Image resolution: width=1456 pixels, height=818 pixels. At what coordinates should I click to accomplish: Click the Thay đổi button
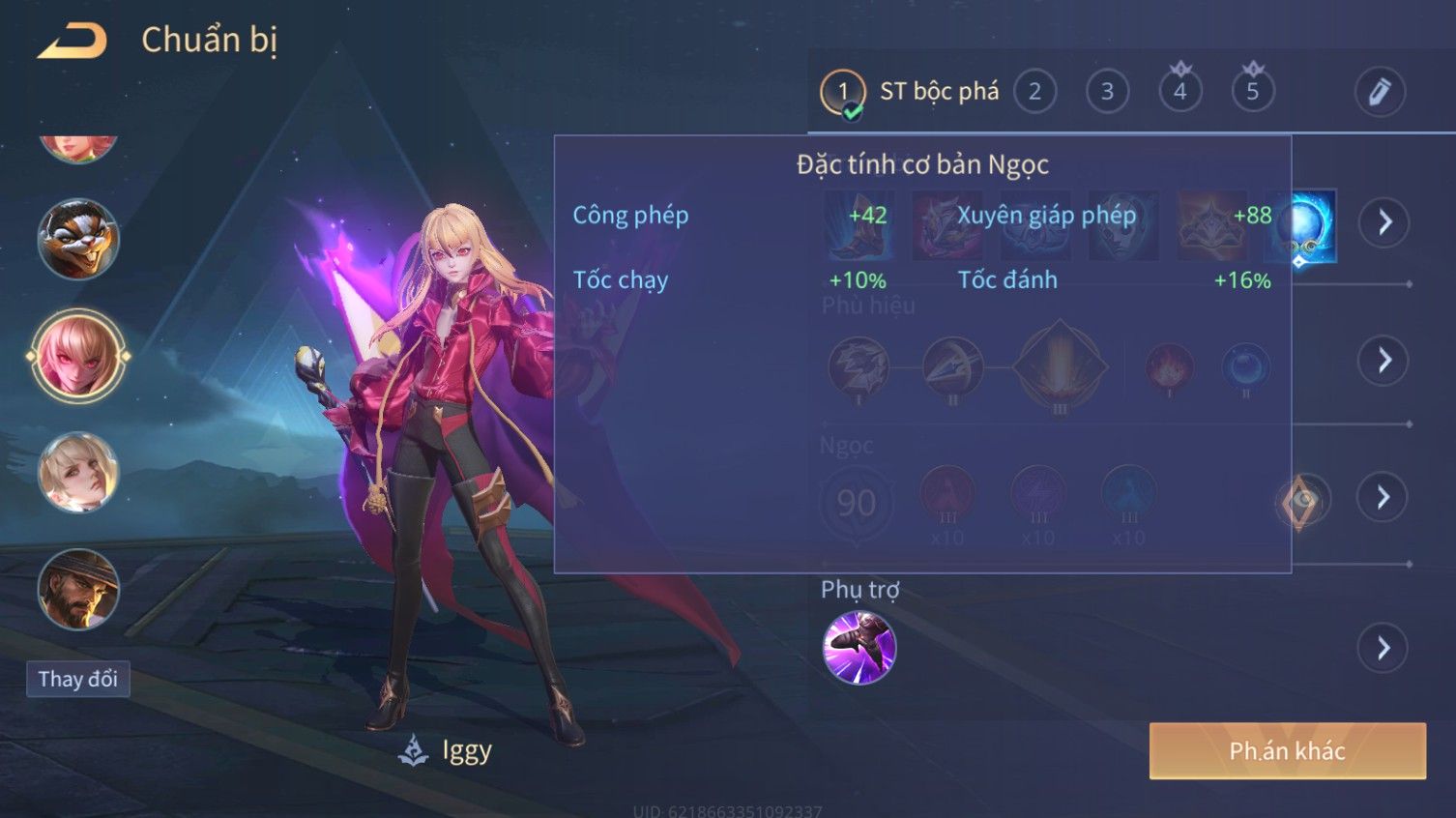(x=78, y=679)
